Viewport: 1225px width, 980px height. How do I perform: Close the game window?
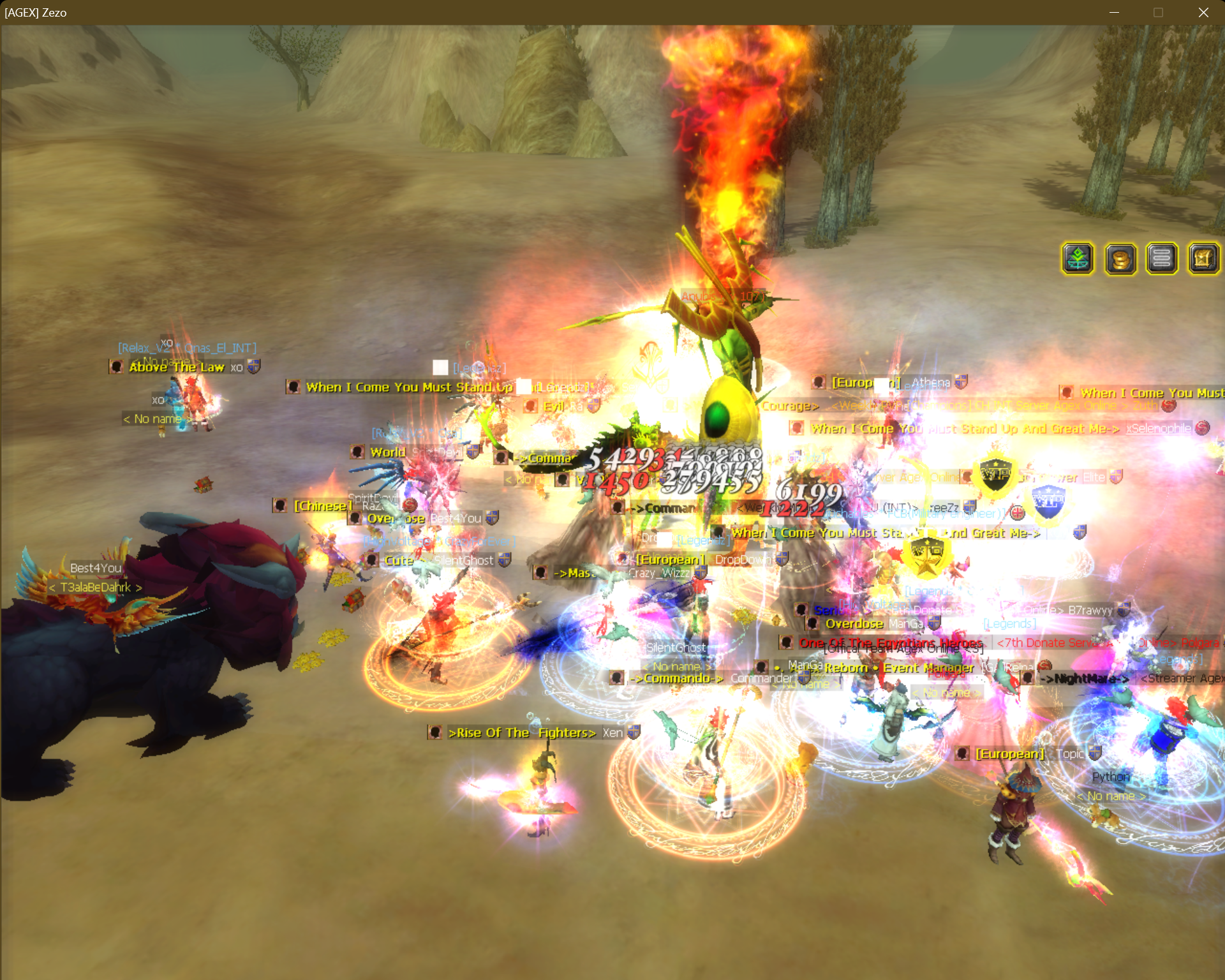pos(1203,13)
